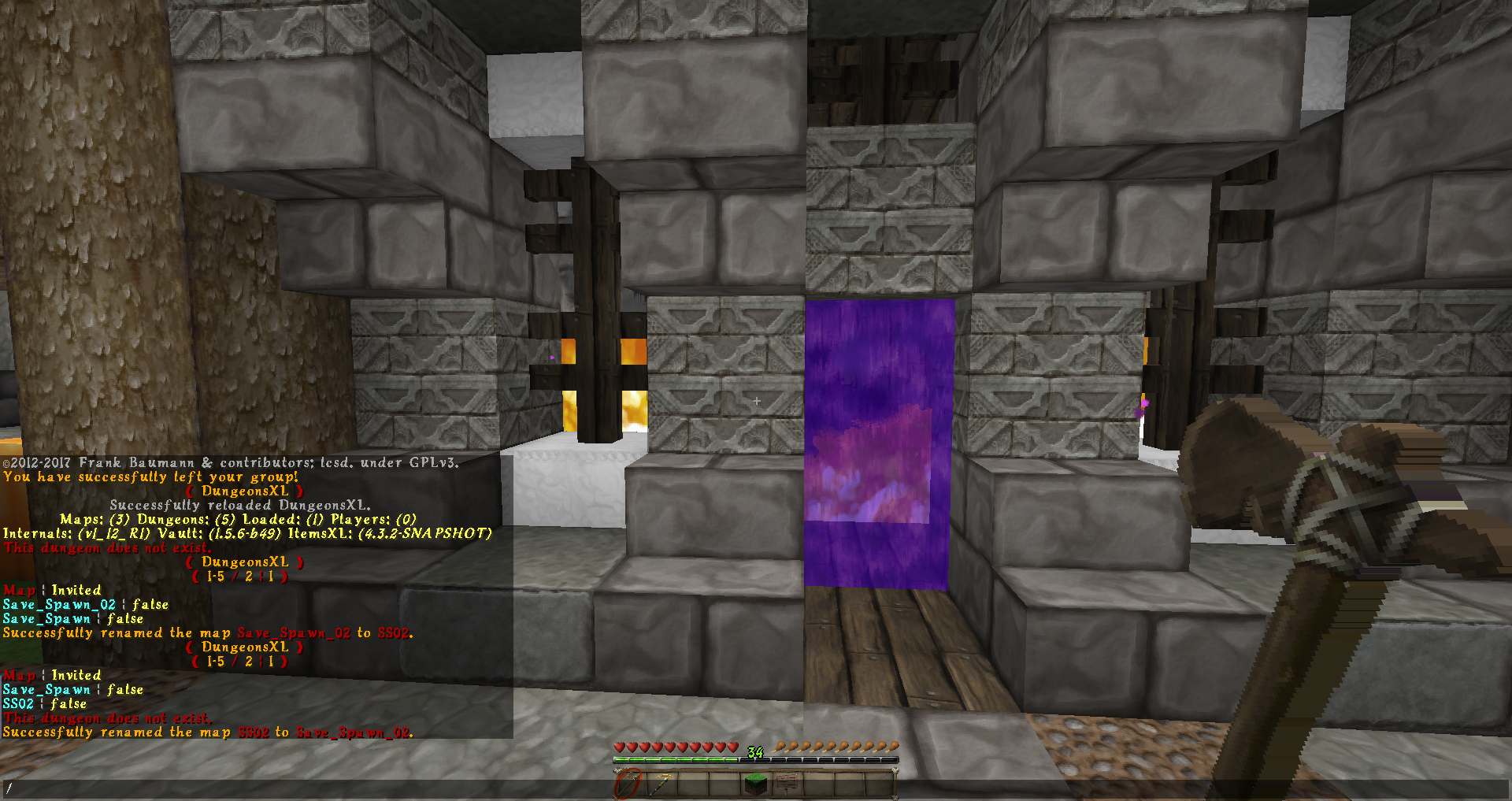Click the green experience progress bar

(676, 760)
